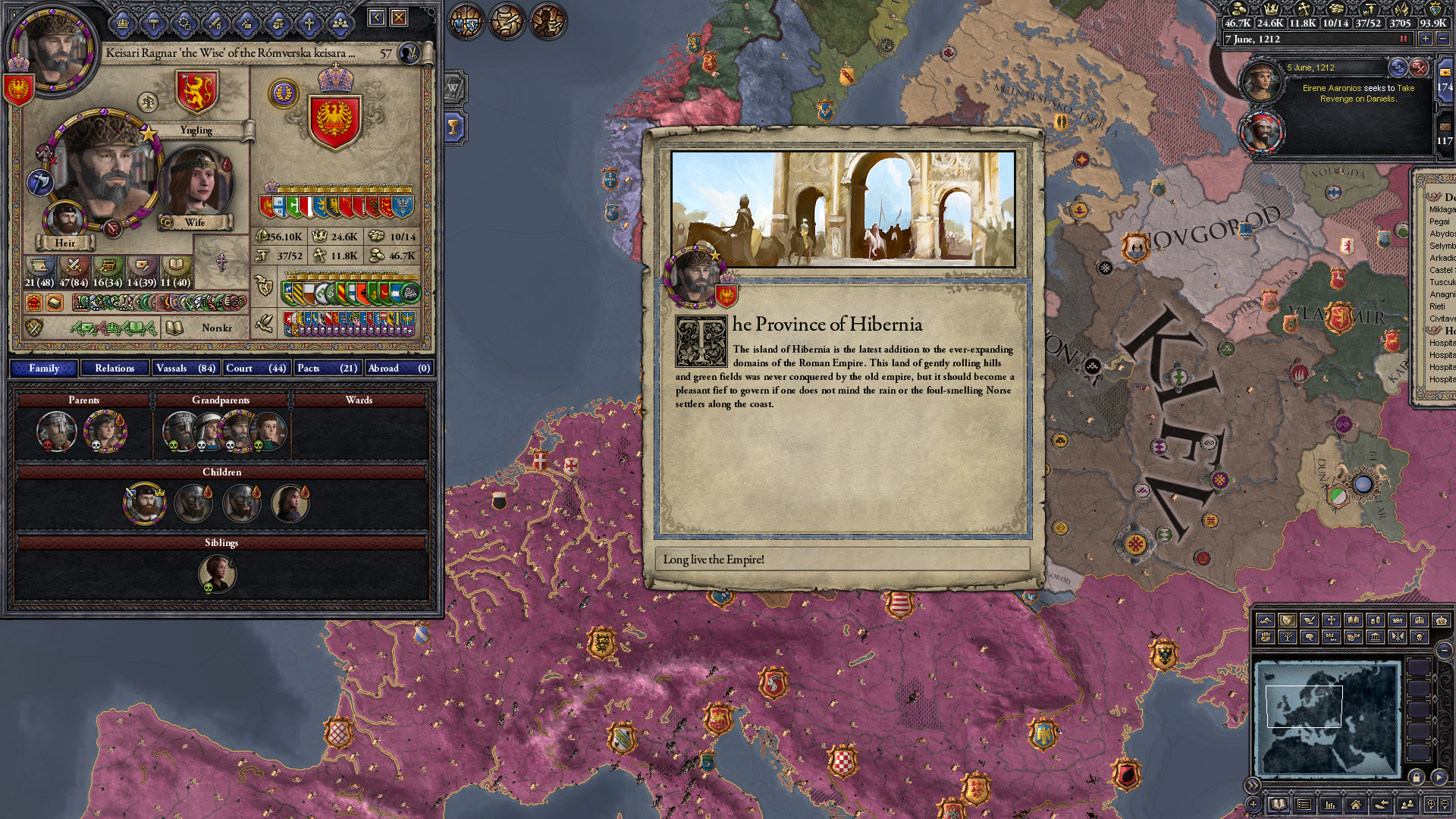This screenshot has height=819, width=1456.
Task: Open the Religion screen via cross icon
Action: (x=310, y=24)
